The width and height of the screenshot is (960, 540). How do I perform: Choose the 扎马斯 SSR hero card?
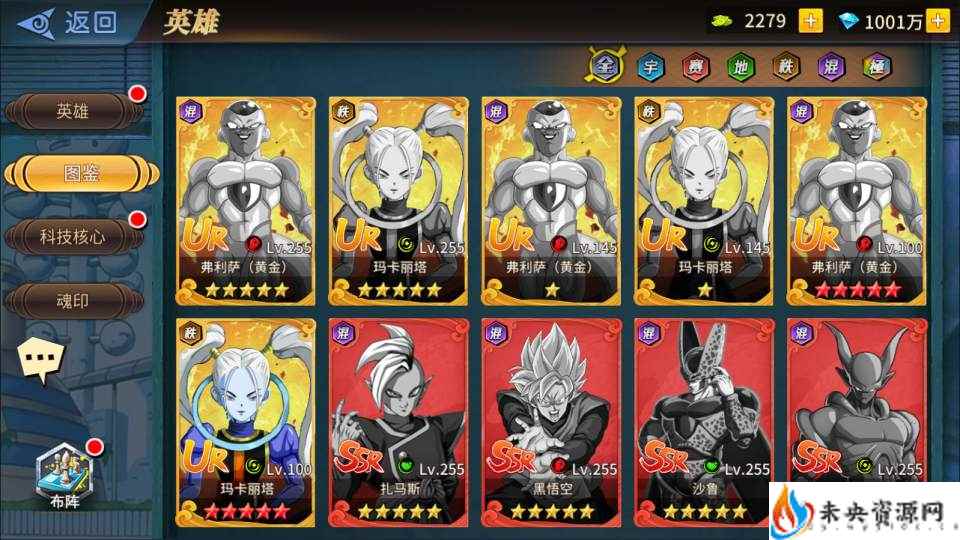click(398, 422)
